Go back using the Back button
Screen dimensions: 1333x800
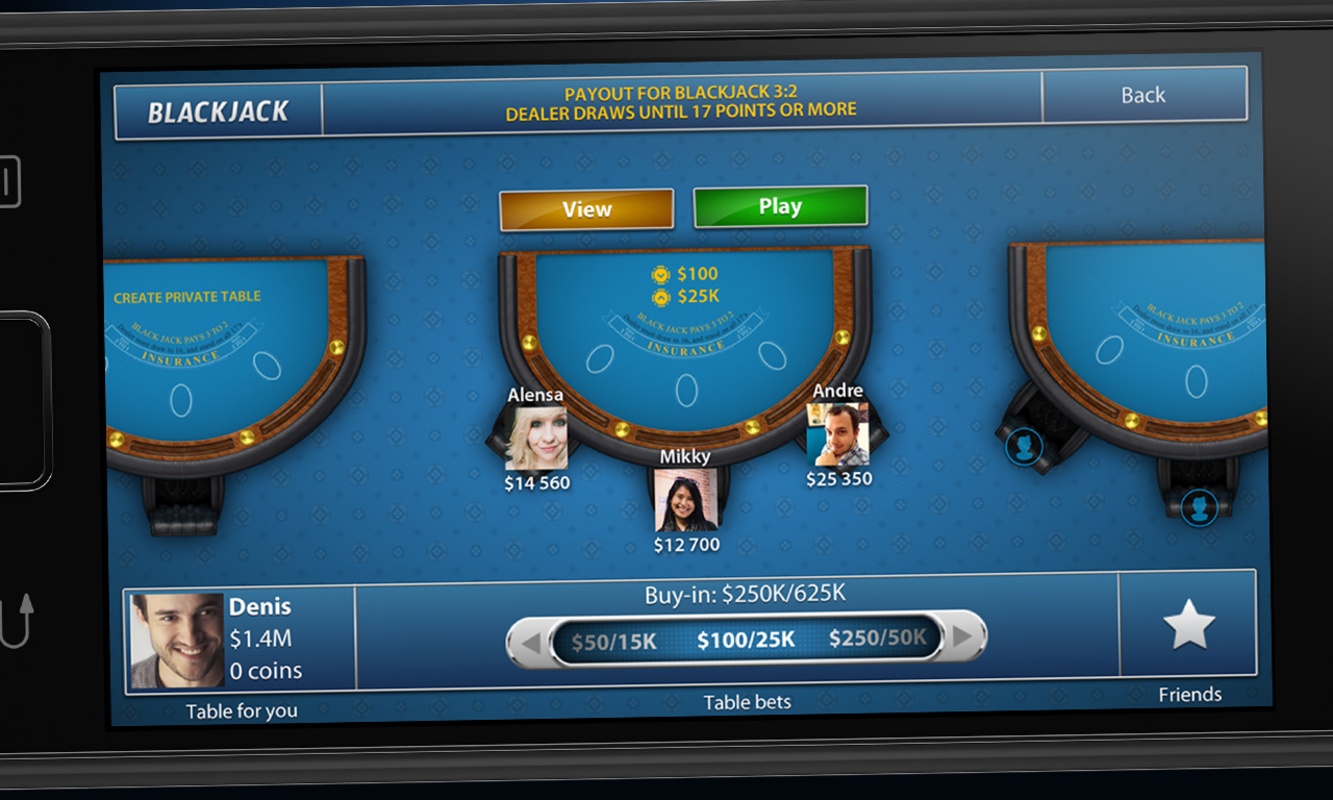point(1143,95)
